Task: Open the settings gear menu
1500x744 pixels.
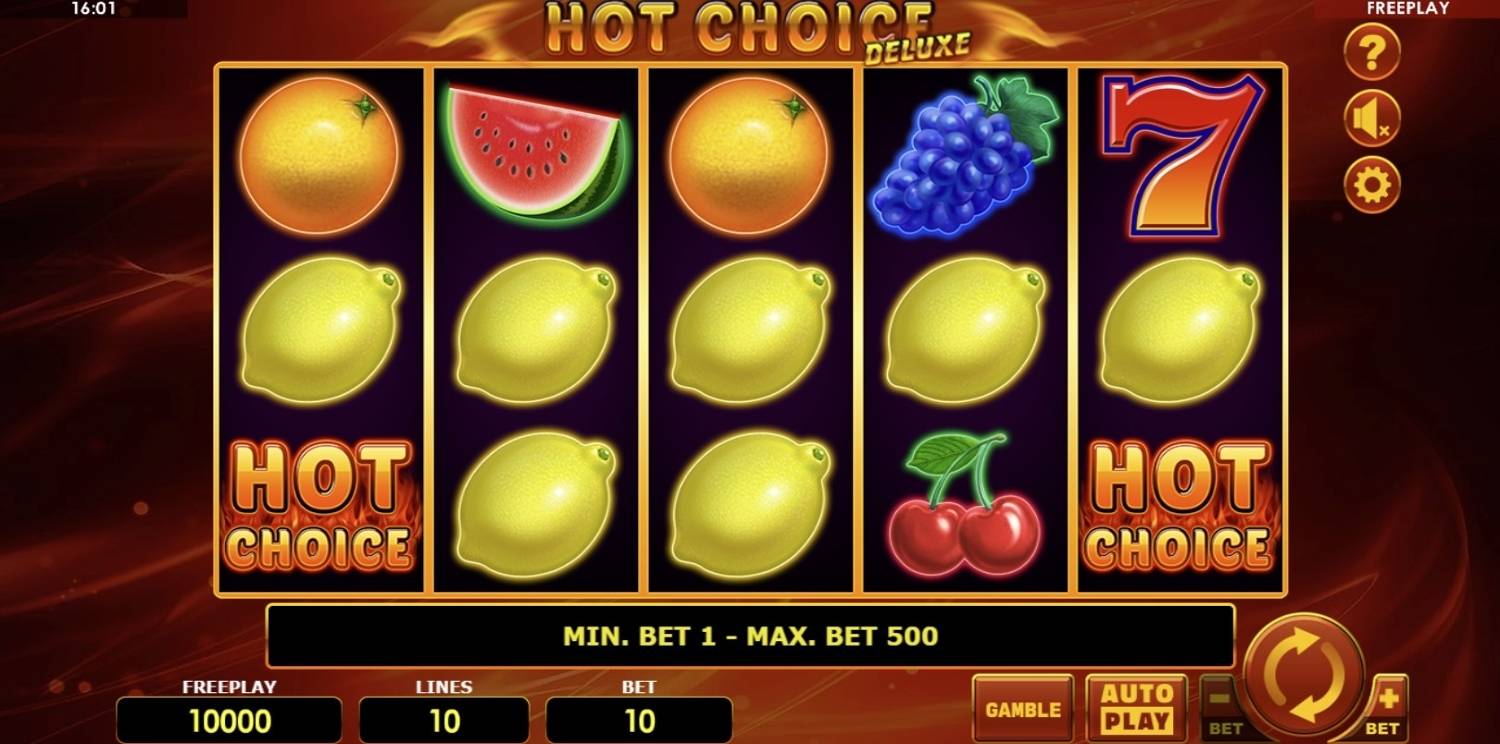Action: (1371, 182)
